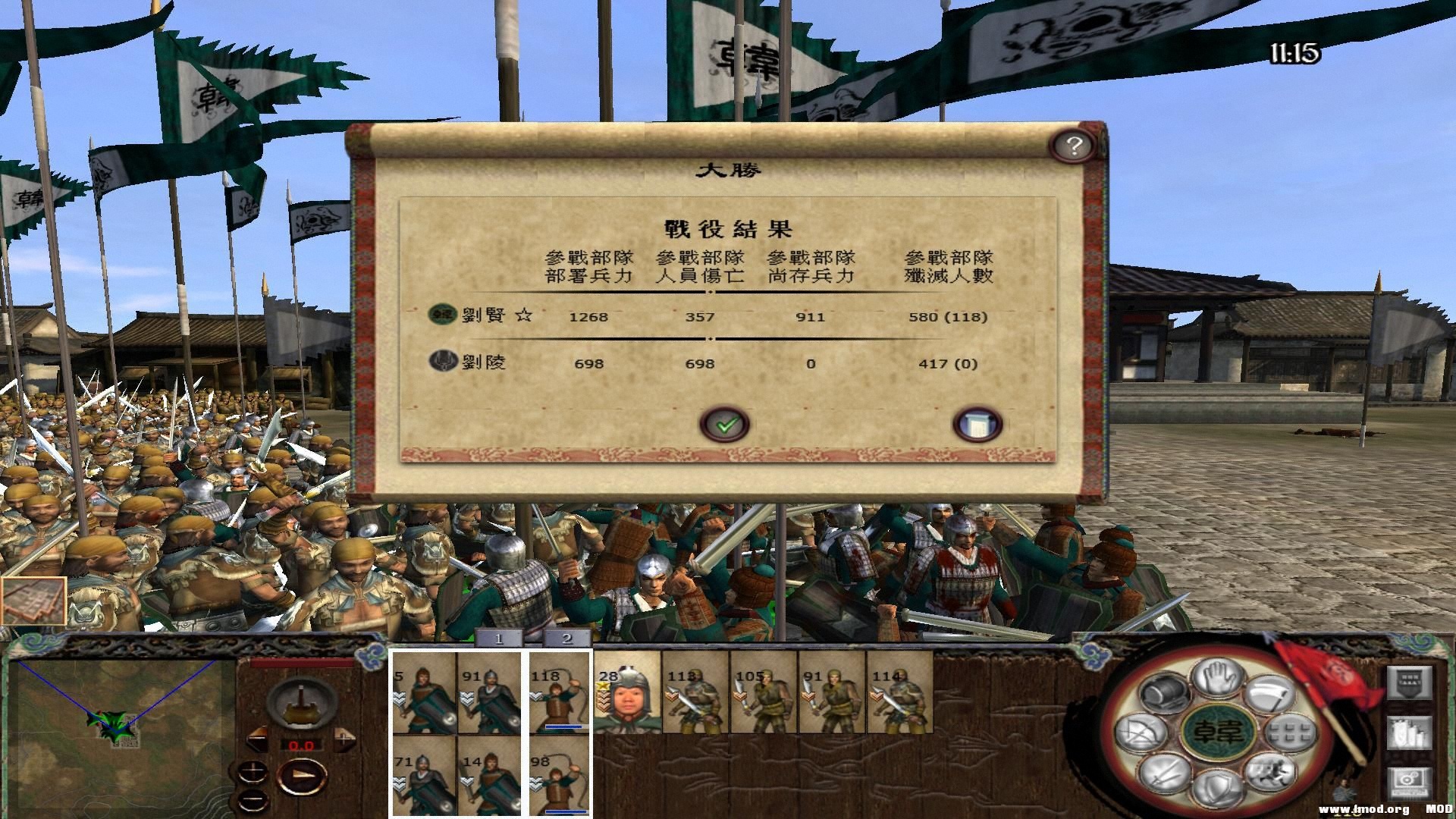Confirm battle results with the green checkmark
The height and width of the screenshot is (819, 1456).
pos(726,423)
